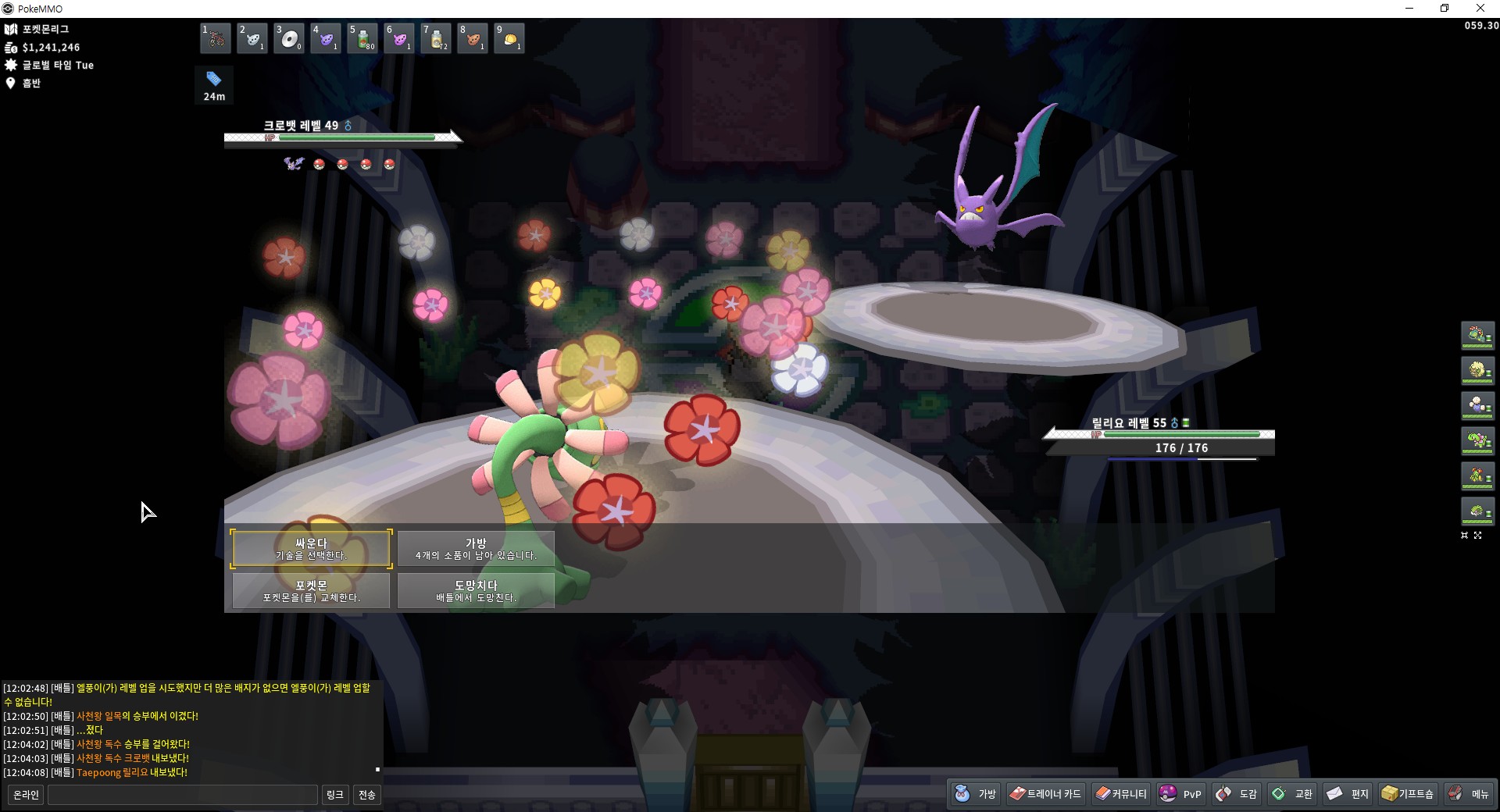Open the 편지 mail inbox
The height and width of the screenshot is (812, 1500).
point(1348,794)
